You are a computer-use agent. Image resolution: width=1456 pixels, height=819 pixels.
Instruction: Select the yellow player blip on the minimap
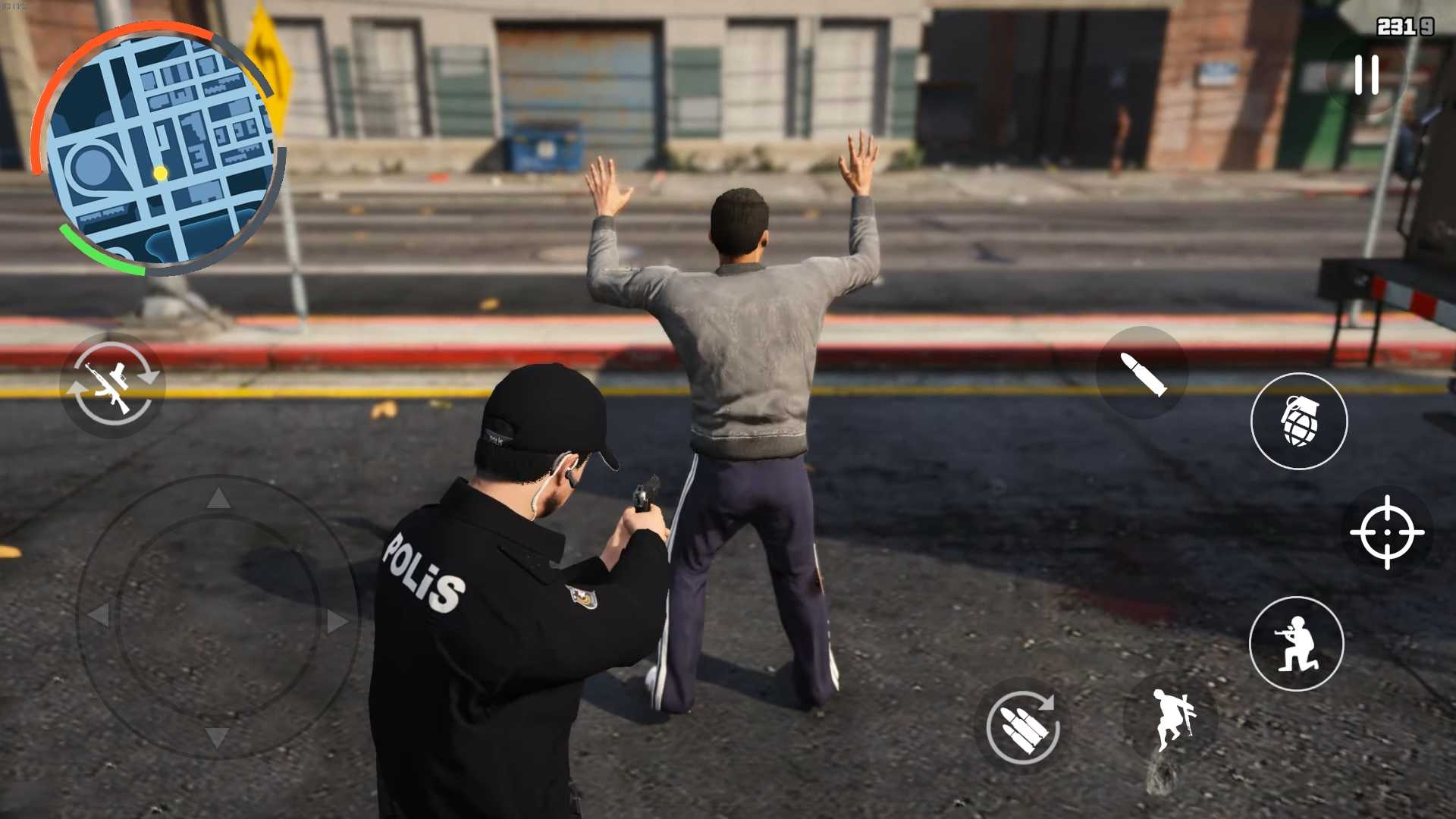click(159, 173)
